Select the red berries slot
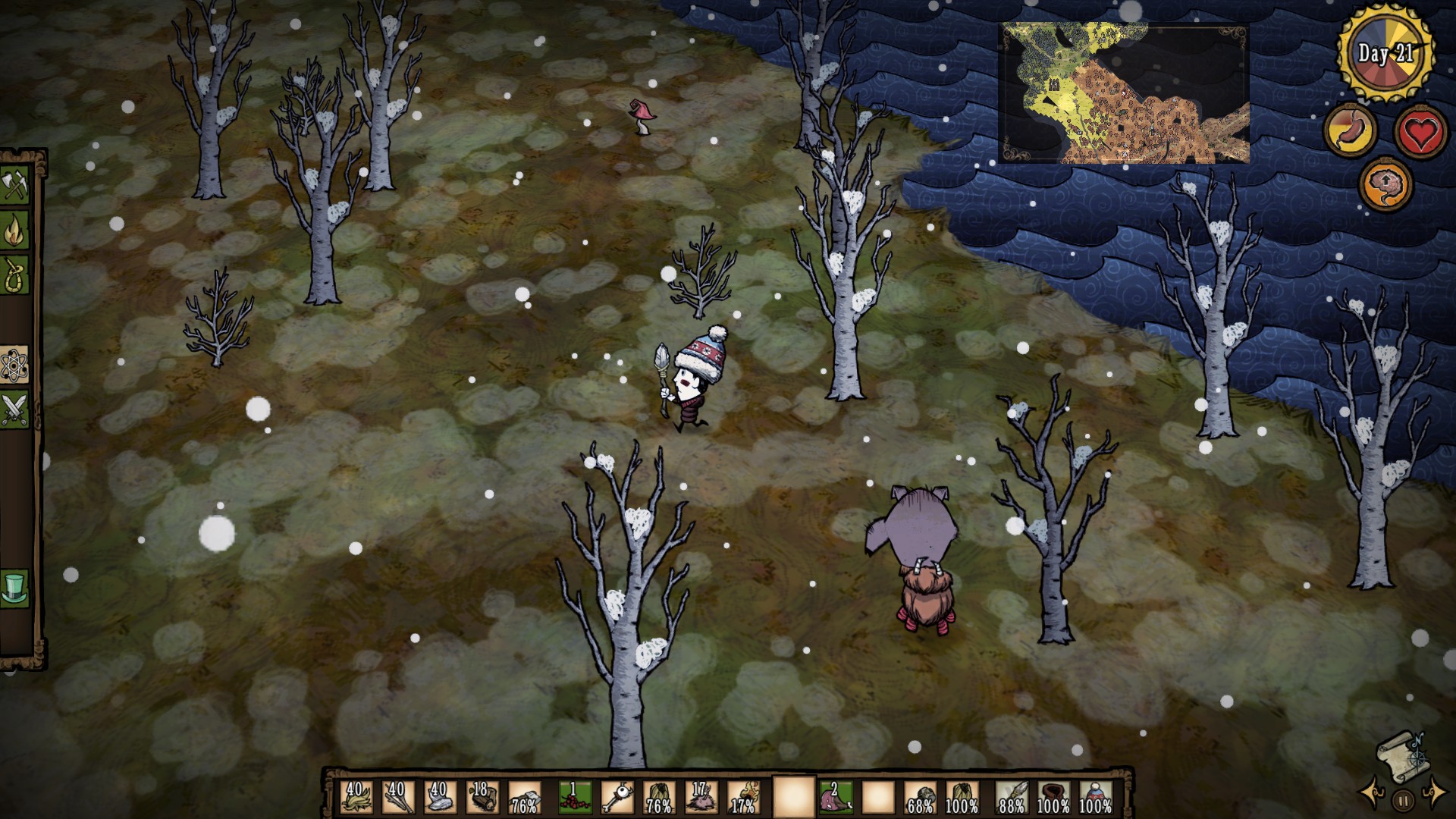Viewport: 1456px width, 819px height. 575,798
